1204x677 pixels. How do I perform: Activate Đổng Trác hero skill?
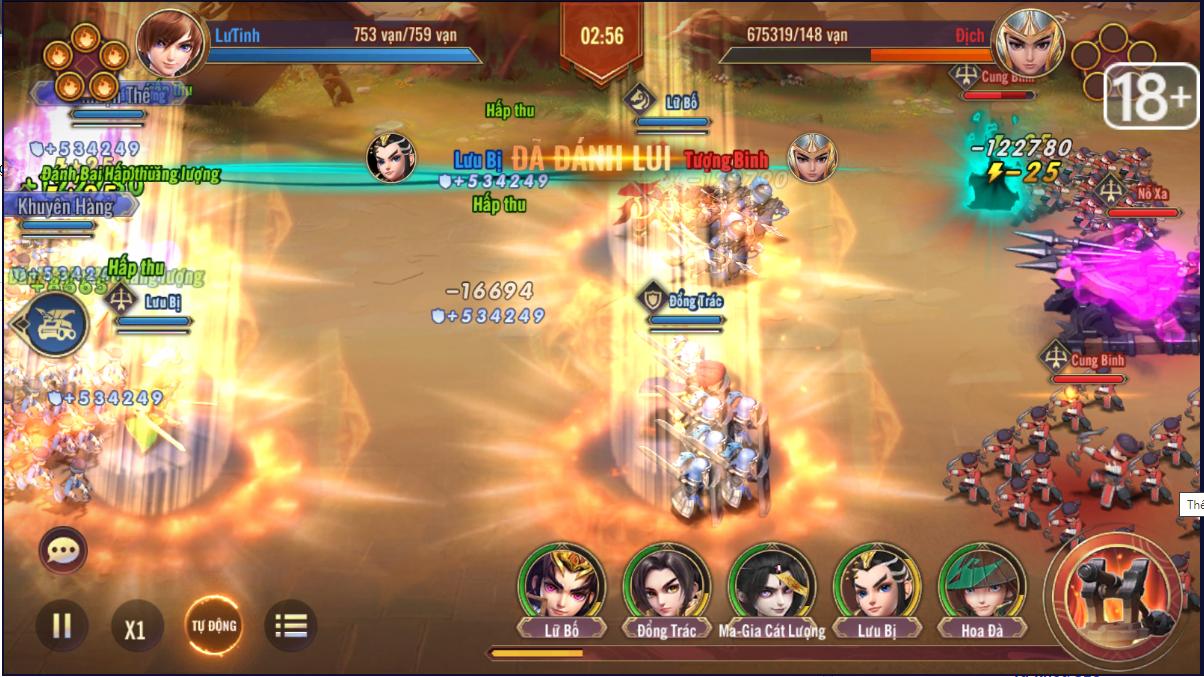(x=666, y=585)
